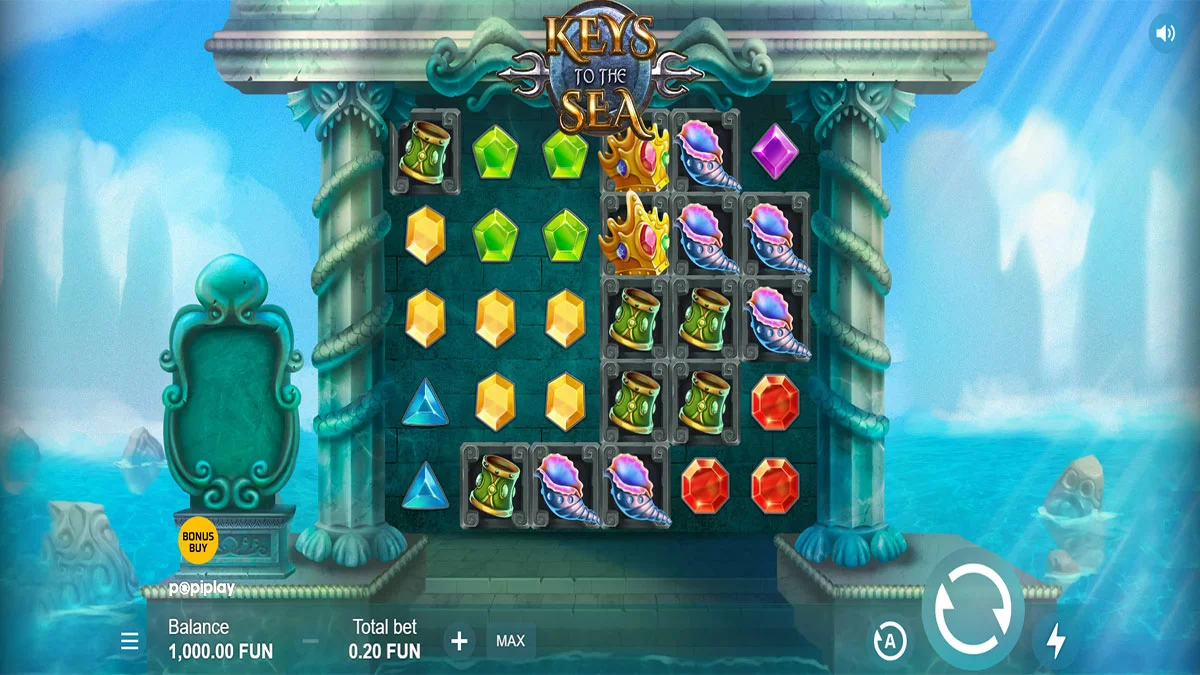Open the Bonus Buy feature
Screen dimensions: 1200x675
click(x=198, y=541)
